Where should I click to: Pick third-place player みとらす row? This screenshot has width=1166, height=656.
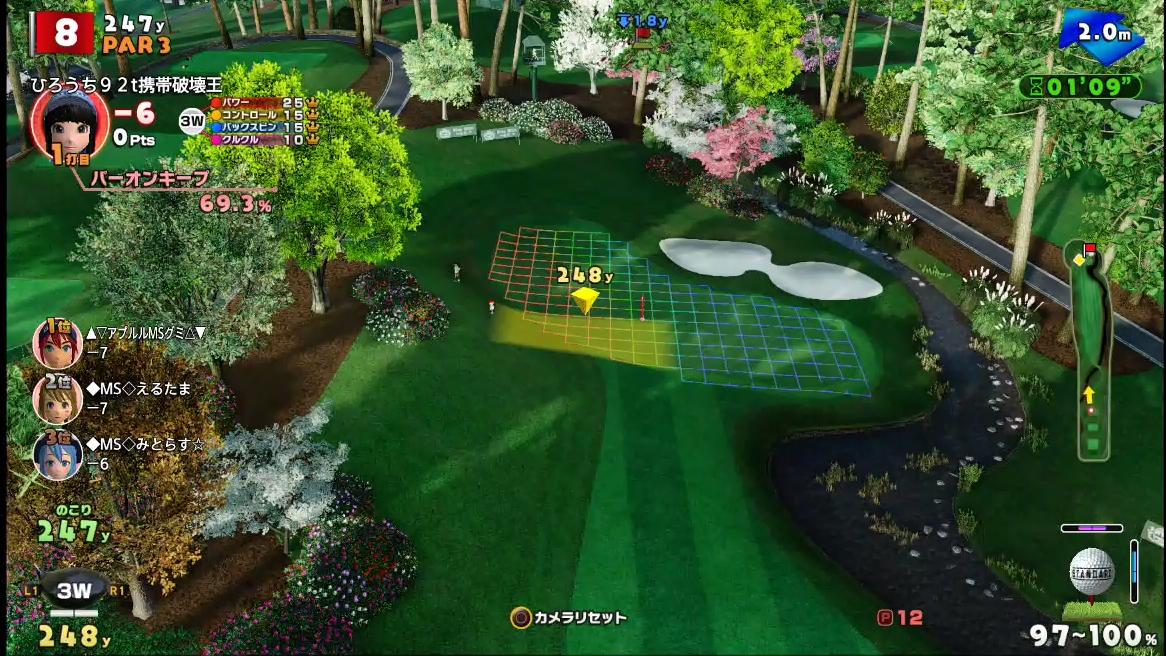click(120, 454)
